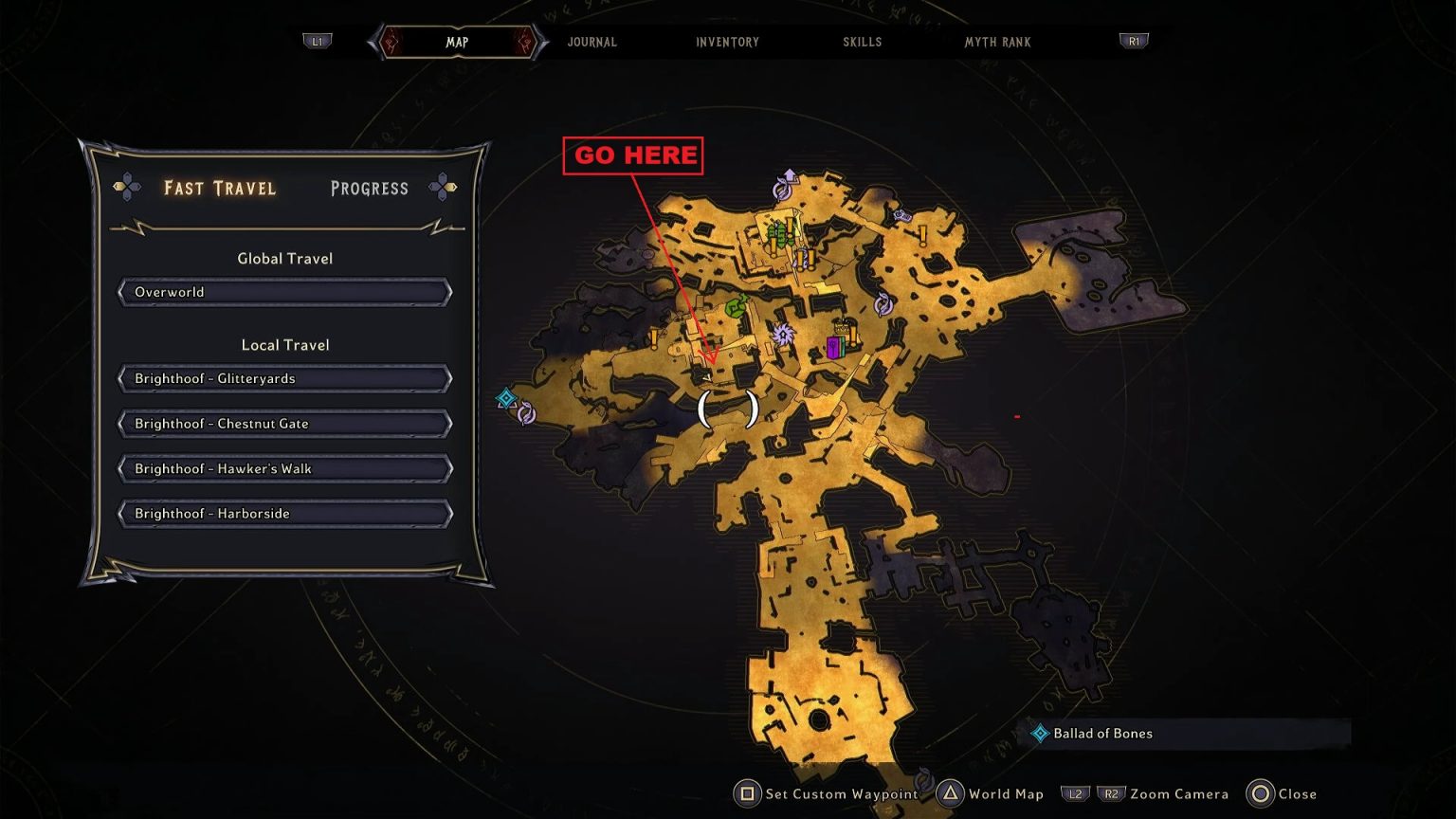This screenshot has width=1456, height=819.
Task: Select the spiky purple portal icon on the map
Action: (782, 336)
